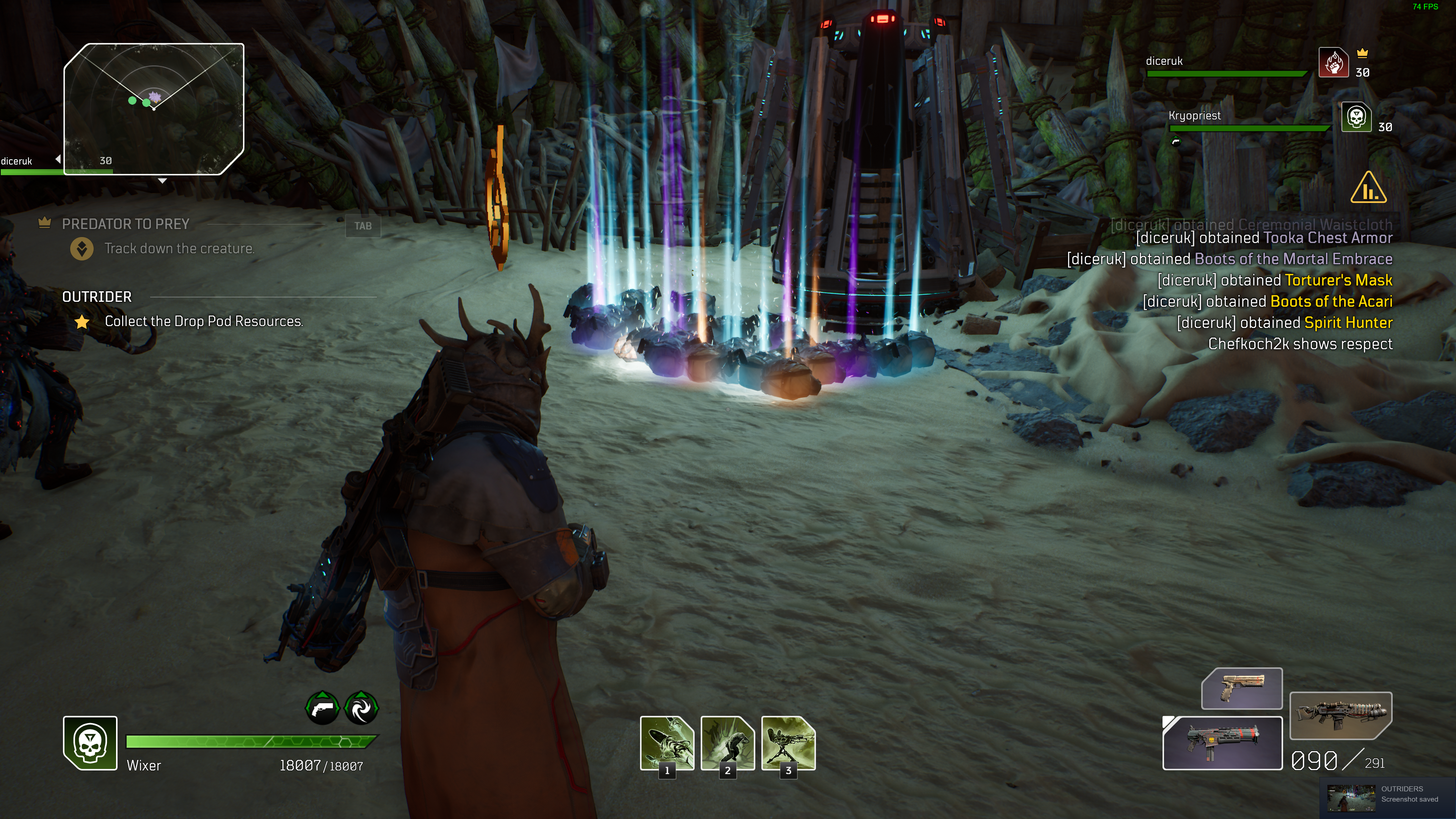Viewport: 1456px width, 819px height.
Task: Open the yellow warning triangle indicator
Action: (x=1368, y=188)
